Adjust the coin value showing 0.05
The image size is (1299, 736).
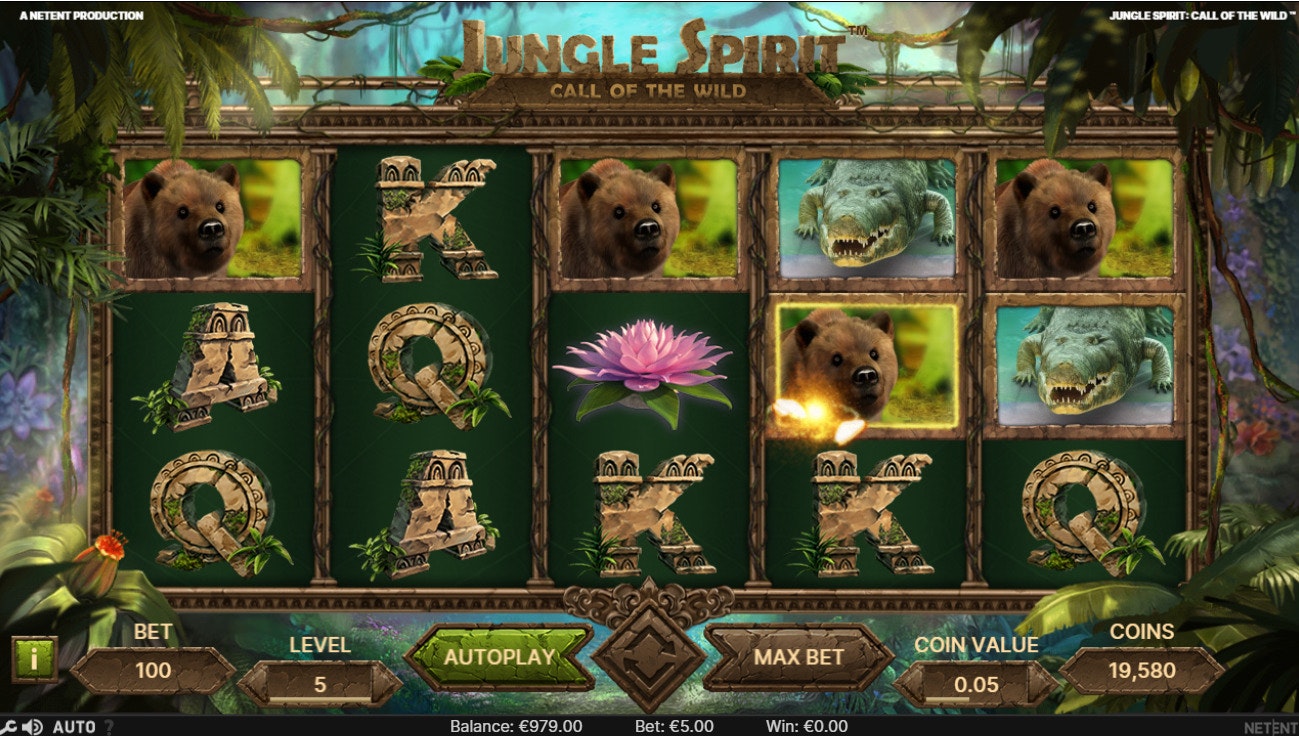[975, 685]
